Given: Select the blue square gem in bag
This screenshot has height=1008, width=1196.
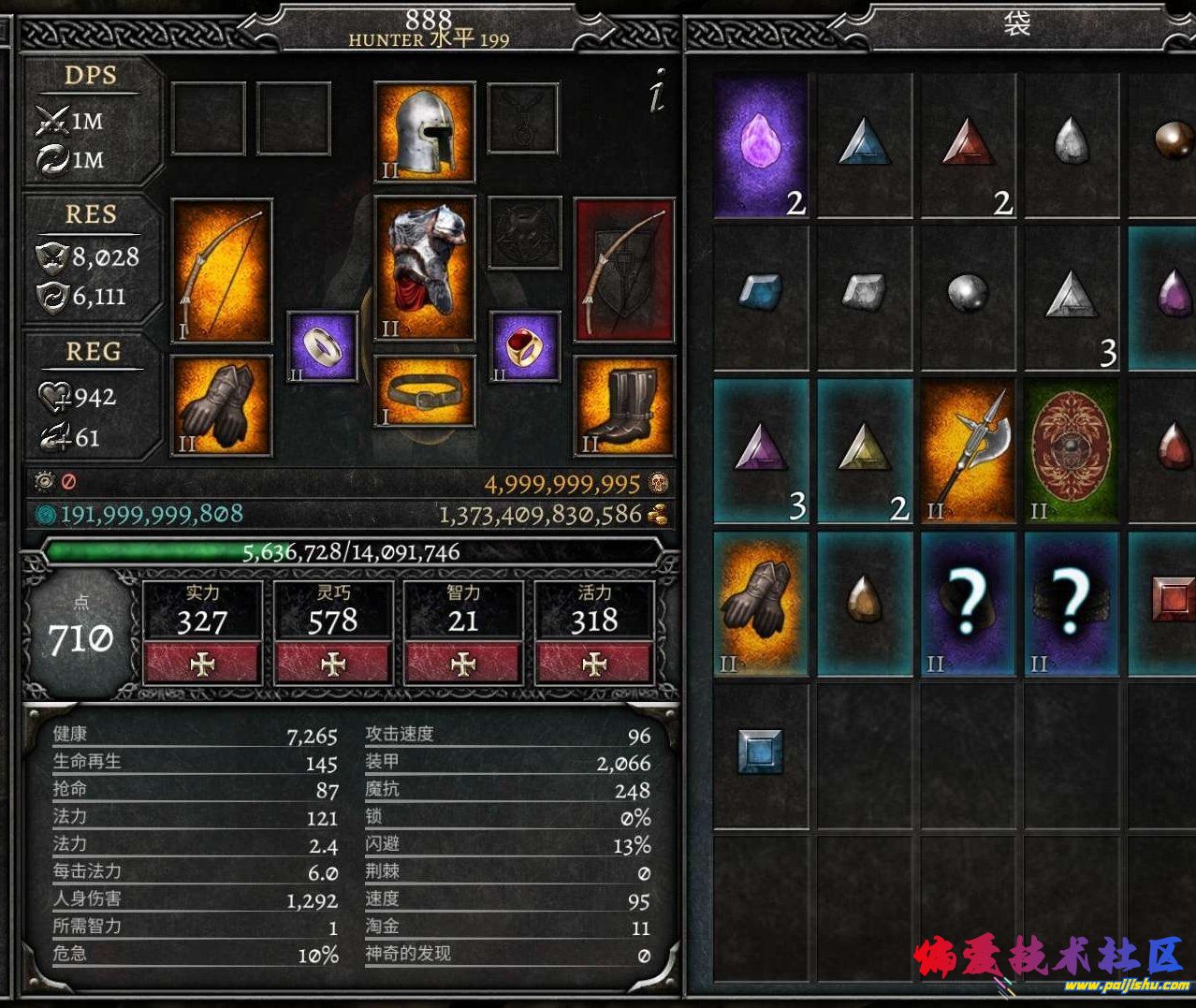Looking at the screenshot, I should [x=759, y=751].
